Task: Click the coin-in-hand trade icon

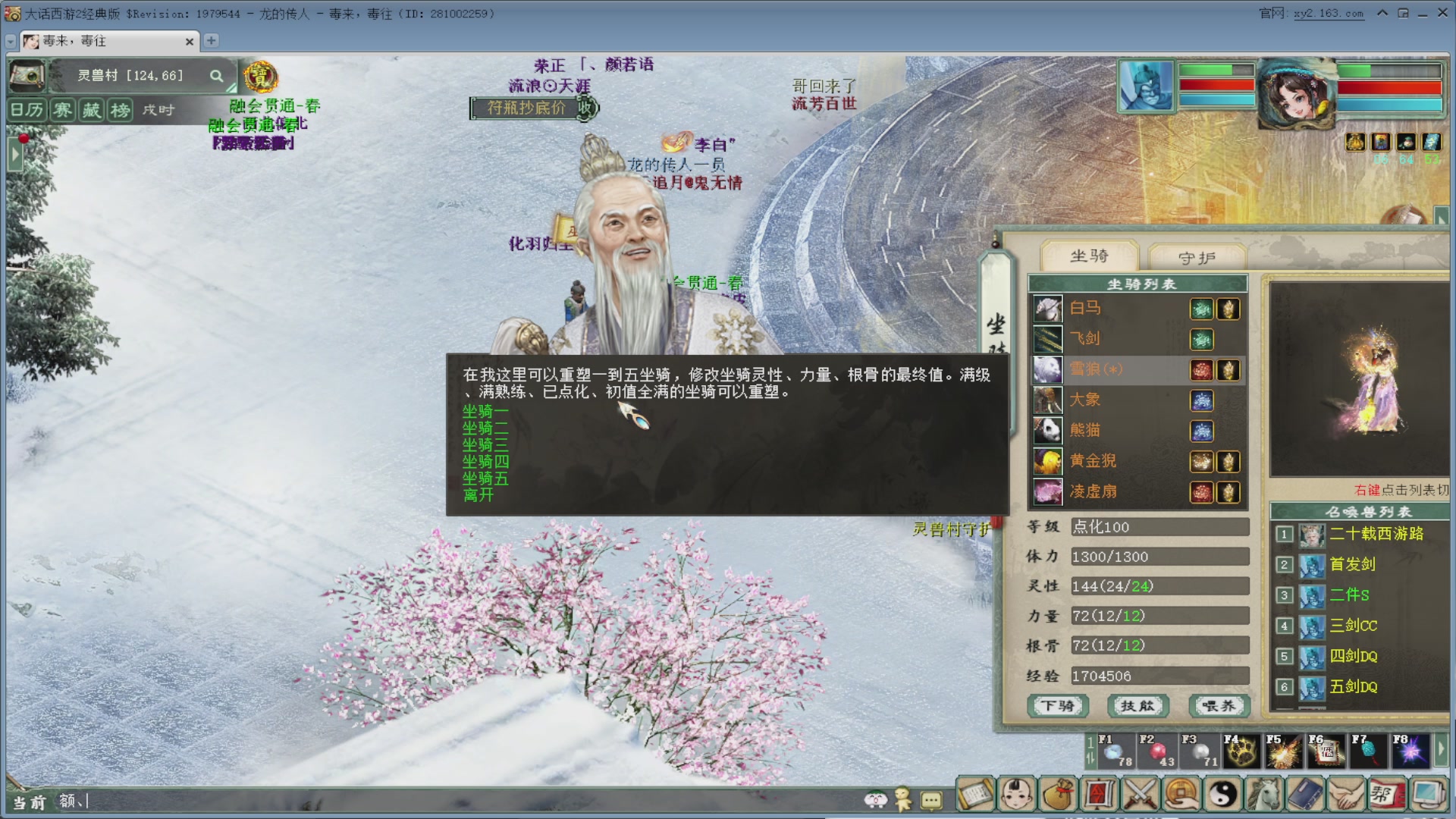Action: [x=1180, y=795]
